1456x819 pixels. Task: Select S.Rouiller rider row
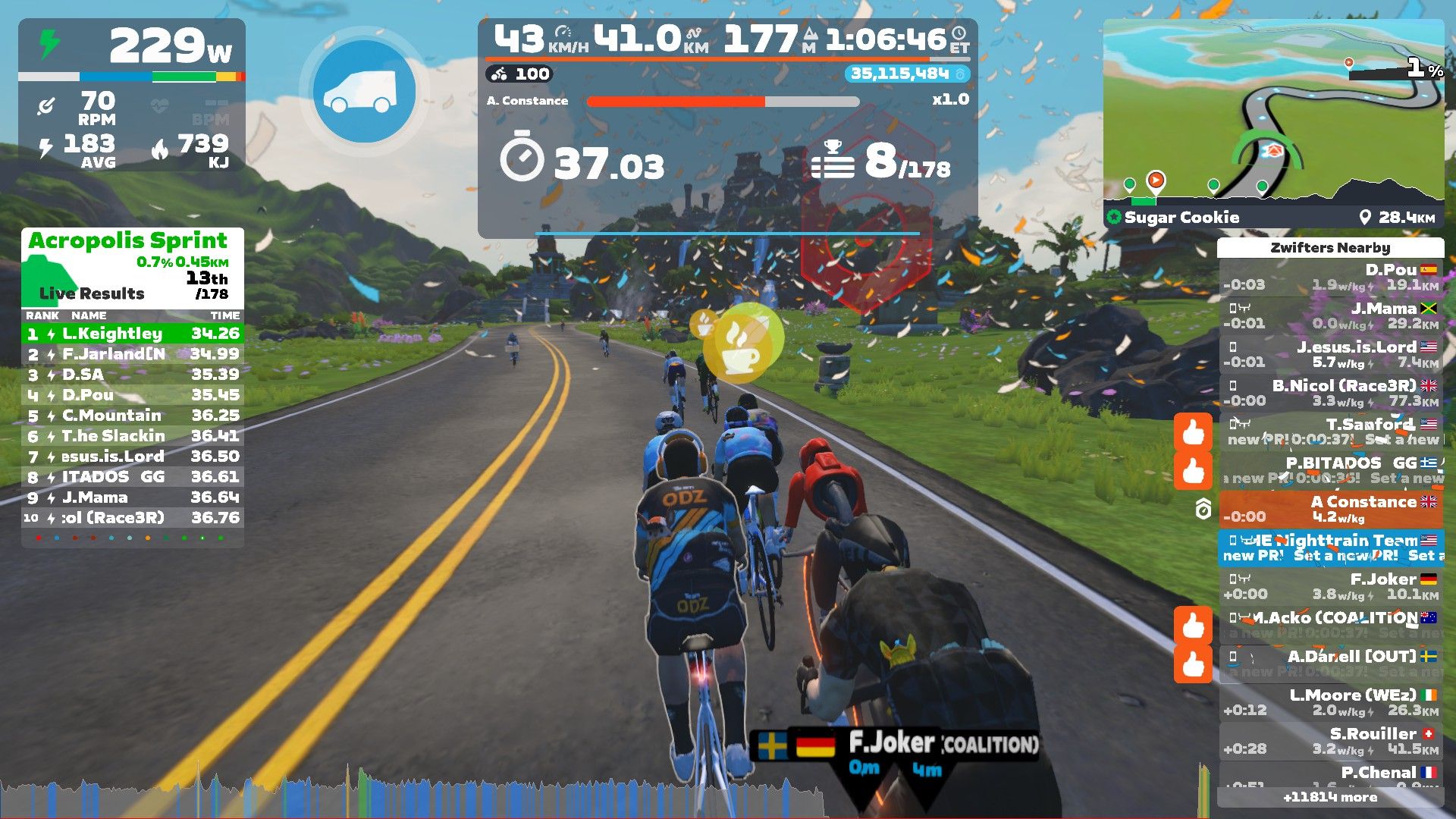point(1331,742)
